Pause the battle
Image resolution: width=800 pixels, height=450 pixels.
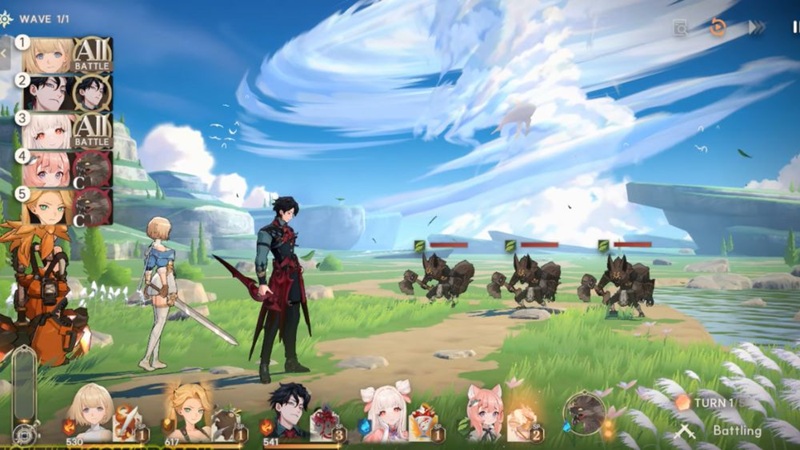click(x=795, y=28)
